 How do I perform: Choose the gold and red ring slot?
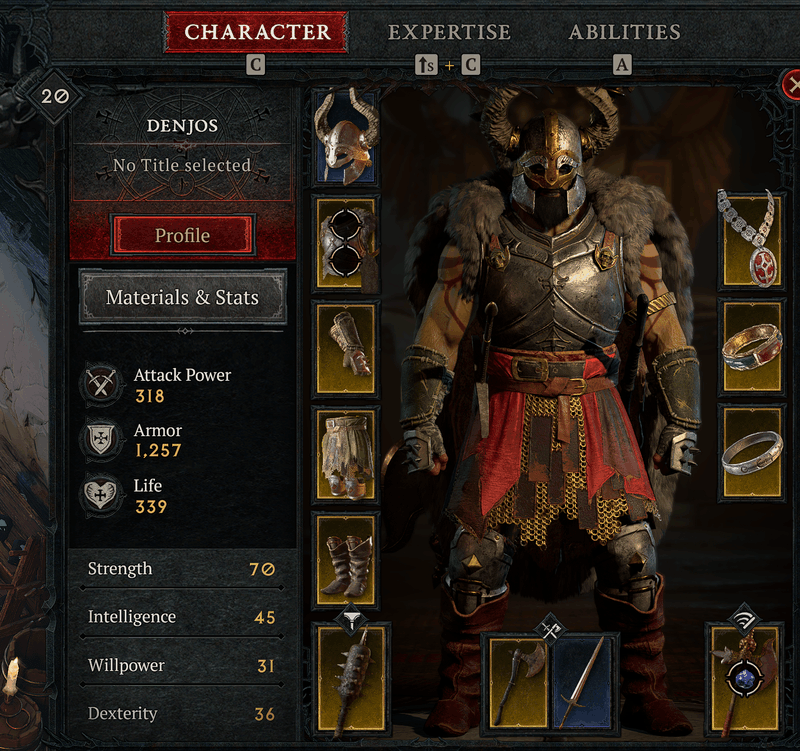751,346
